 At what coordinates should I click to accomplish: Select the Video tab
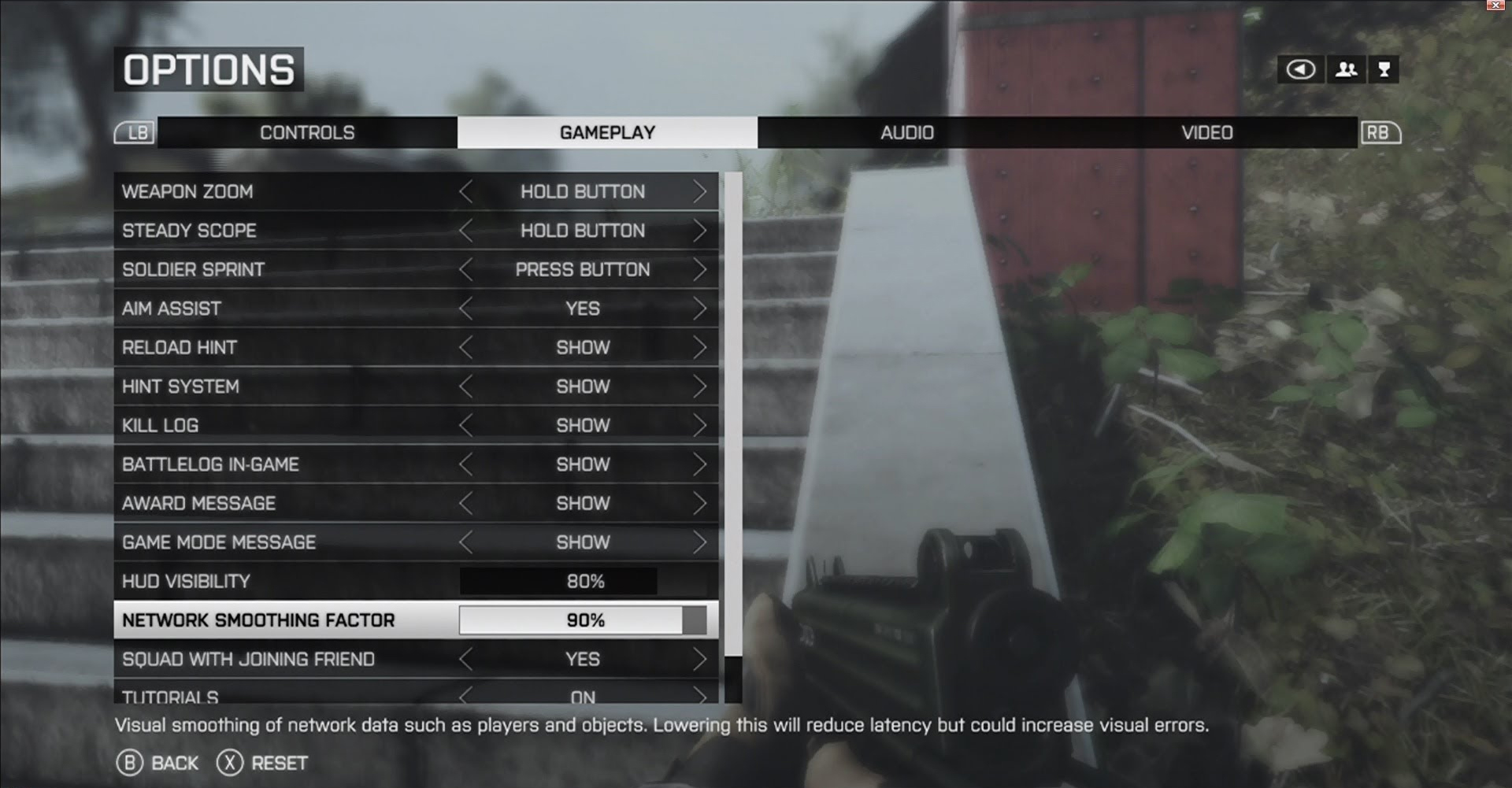pyautogui.click(x=1206, y=132)
